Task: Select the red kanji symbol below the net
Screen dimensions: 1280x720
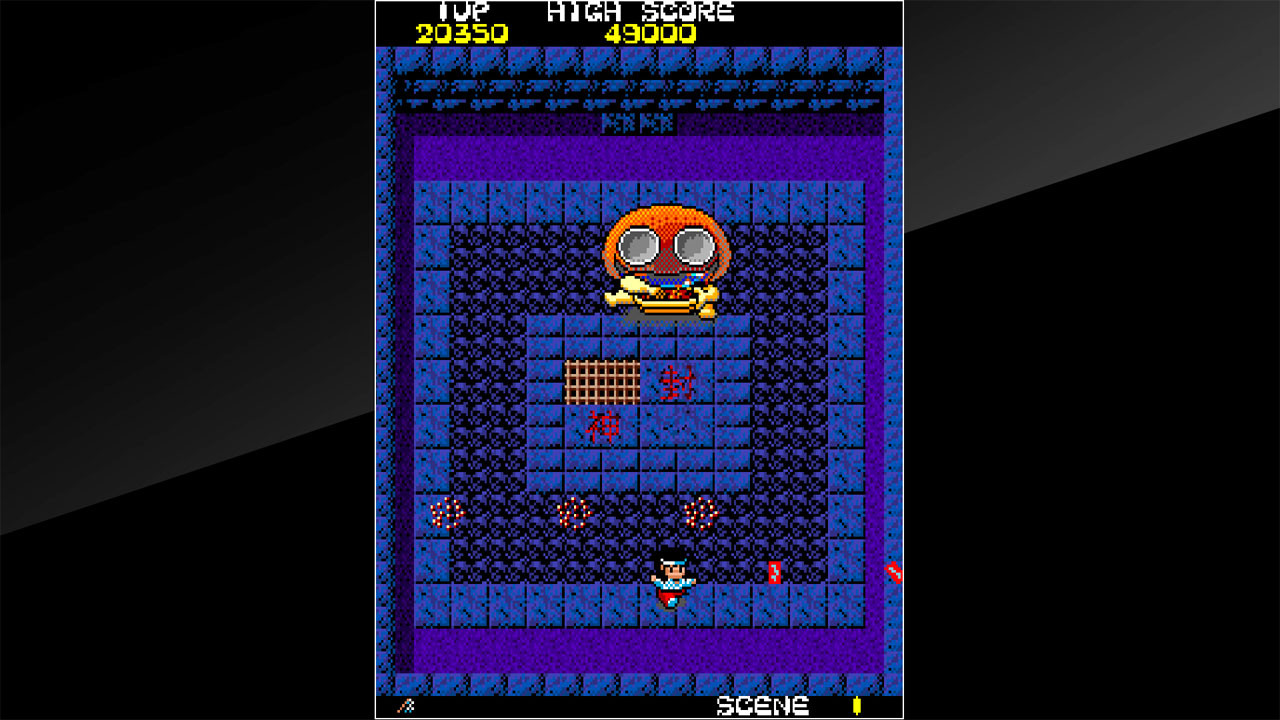Action: coord(603,424)
